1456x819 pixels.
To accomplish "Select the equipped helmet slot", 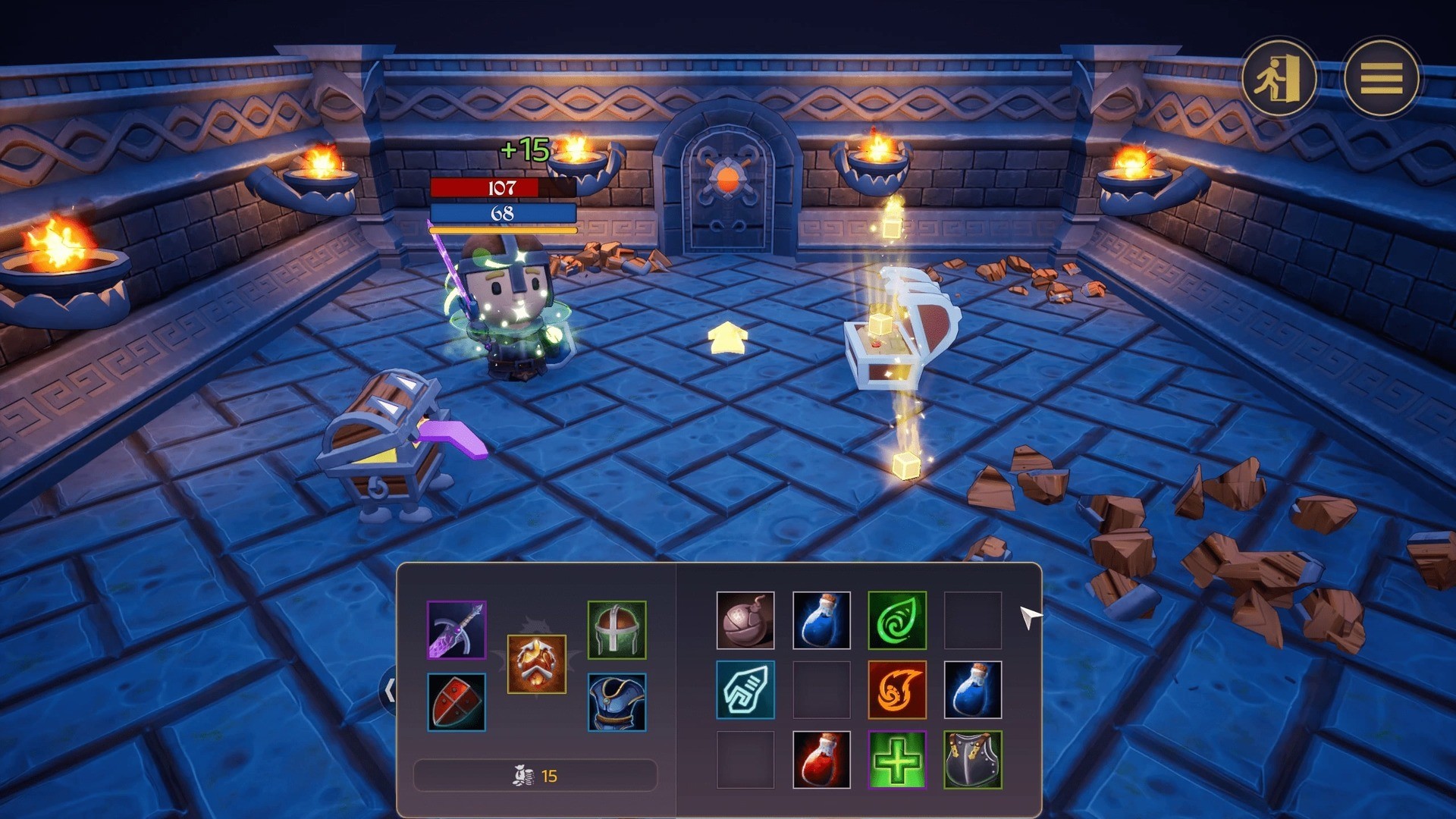I will click(x=617, y=629).
